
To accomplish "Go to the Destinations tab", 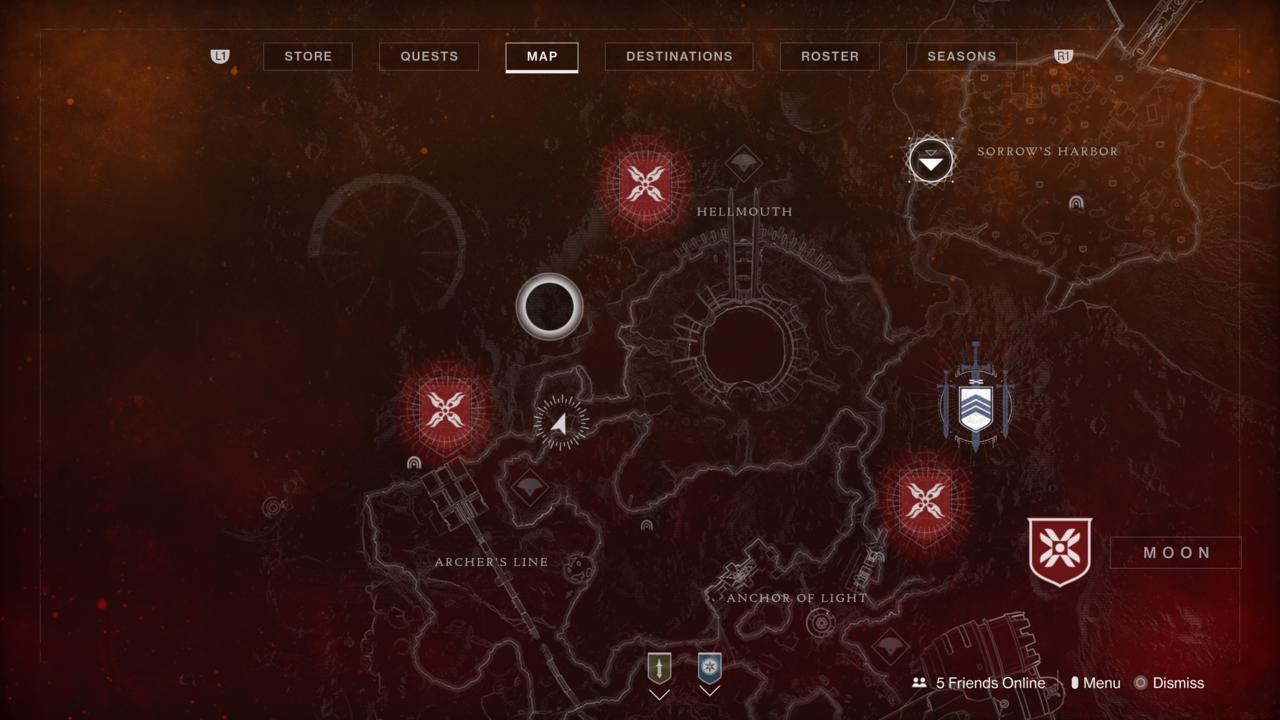I will [x=679, y=56].
